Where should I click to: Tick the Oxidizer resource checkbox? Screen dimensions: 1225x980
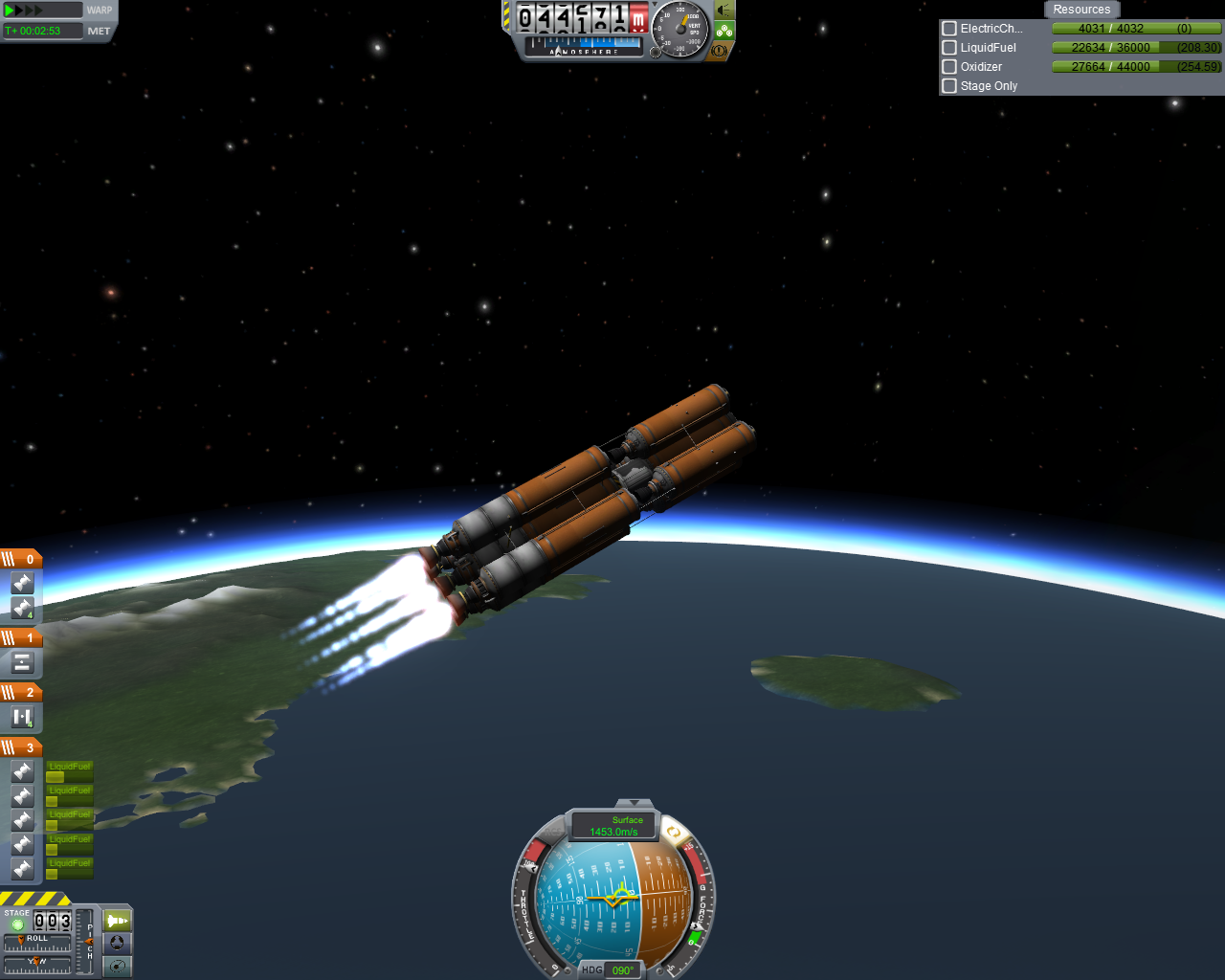click(x=949, y=67)
